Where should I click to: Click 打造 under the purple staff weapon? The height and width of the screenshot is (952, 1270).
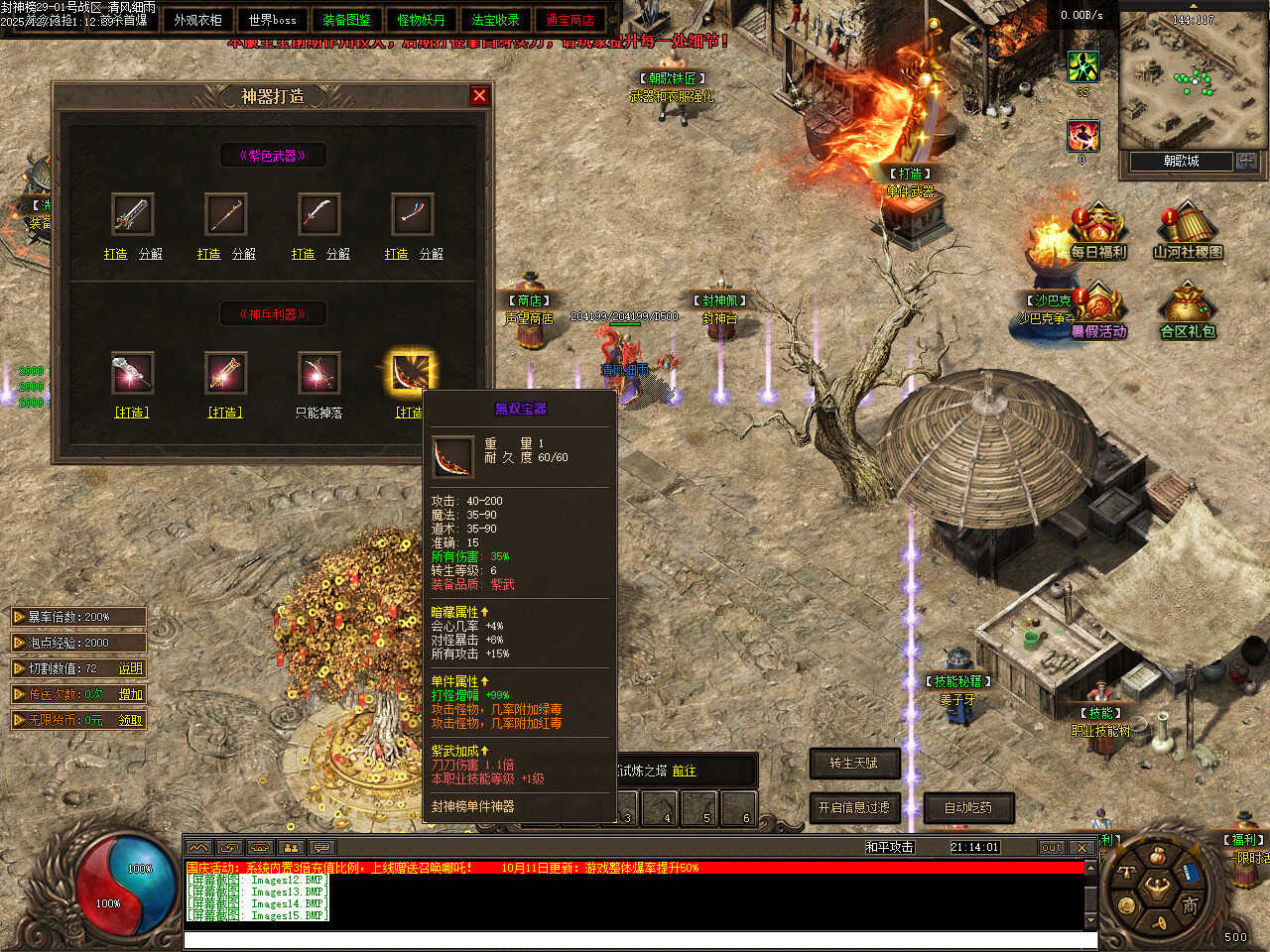click(208, 254)
